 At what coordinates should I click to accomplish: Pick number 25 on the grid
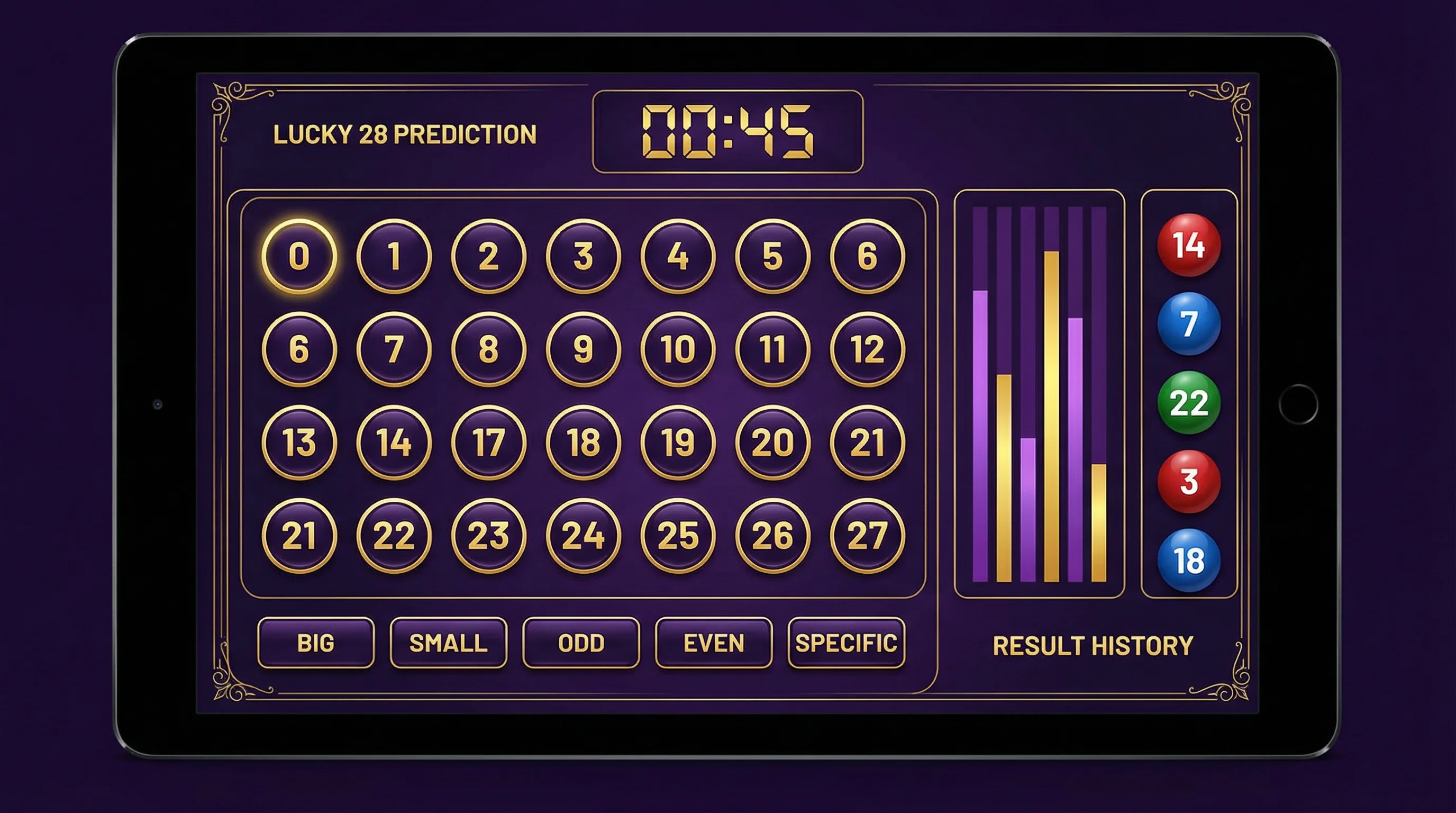pos(678,536)
